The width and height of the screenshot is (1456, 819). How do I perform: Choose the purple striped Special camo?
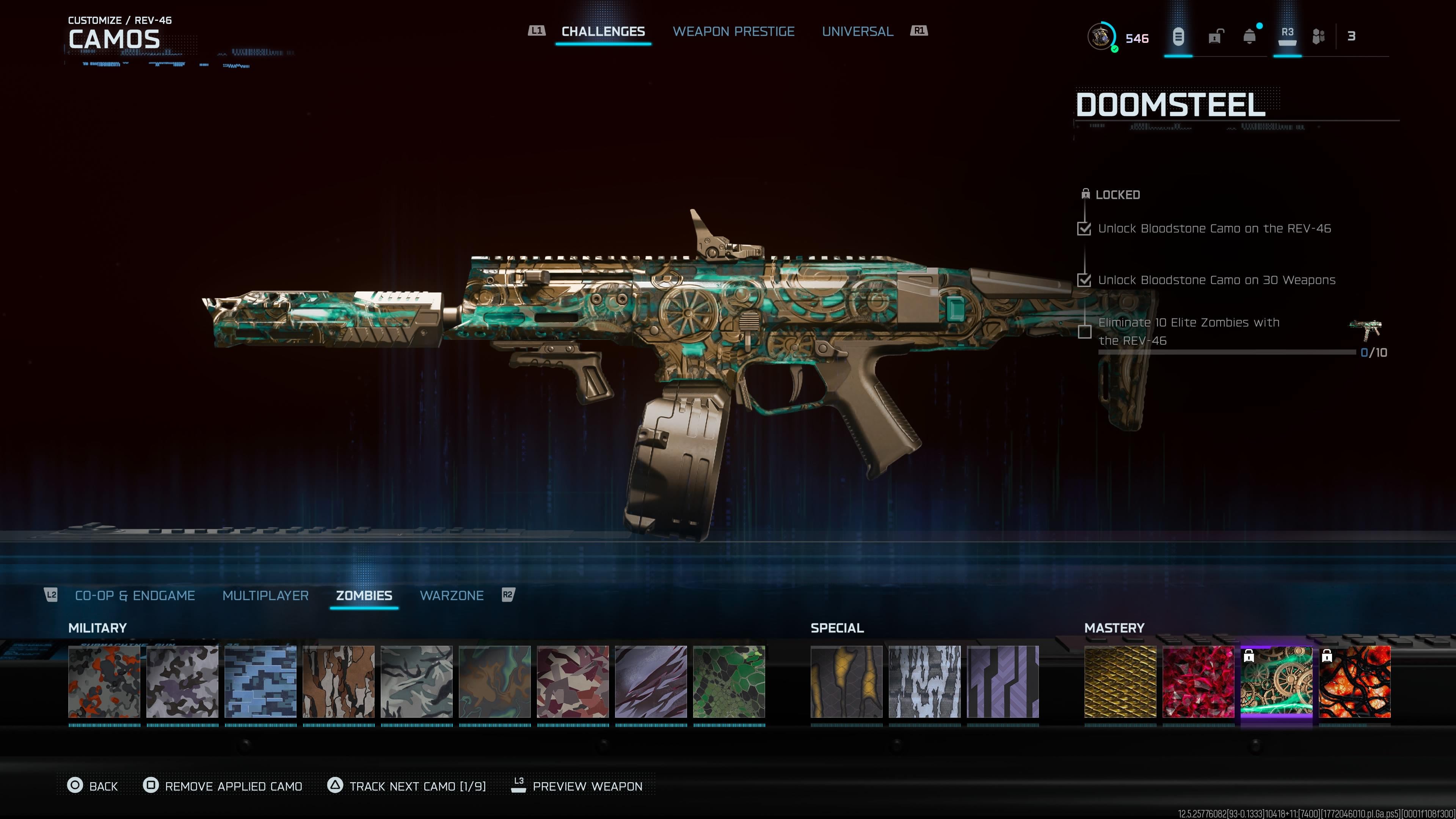pyautogui.click(x=1003, y=682)
